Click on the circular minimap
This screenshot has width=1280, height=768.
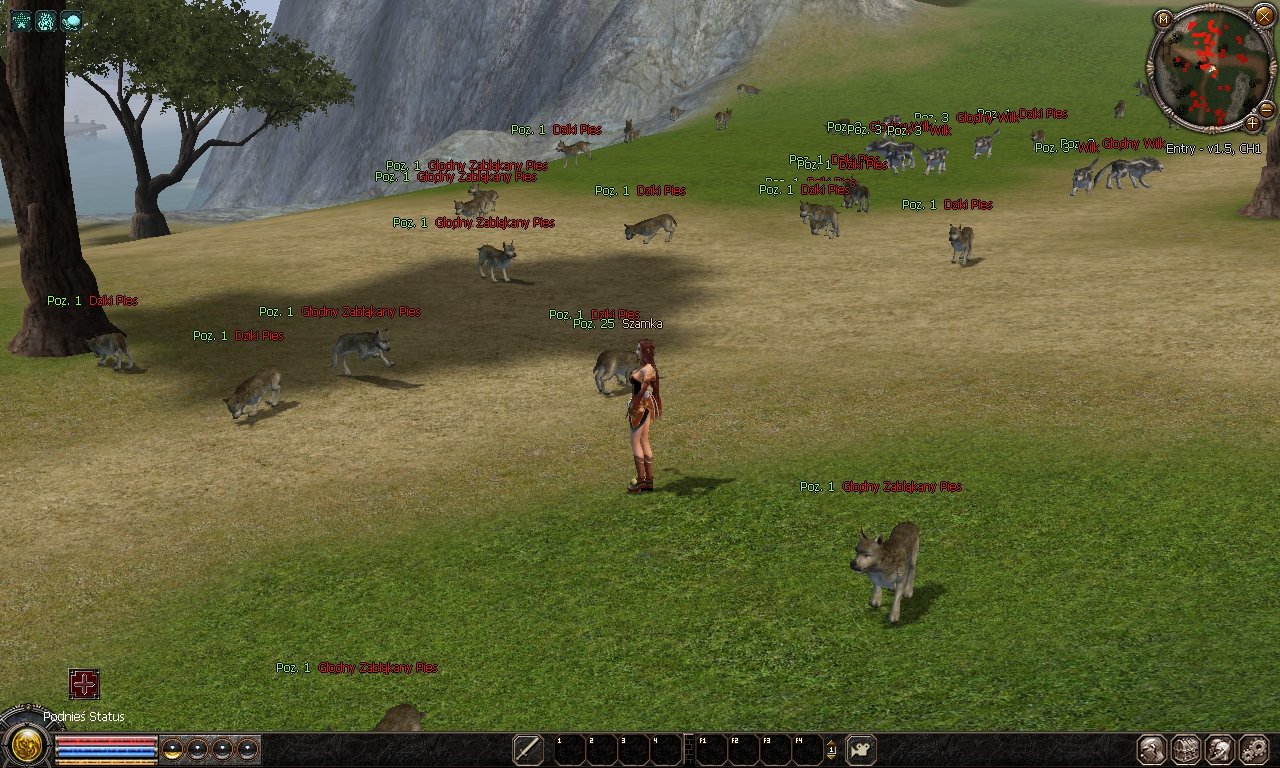click(x=1208, y=68)
